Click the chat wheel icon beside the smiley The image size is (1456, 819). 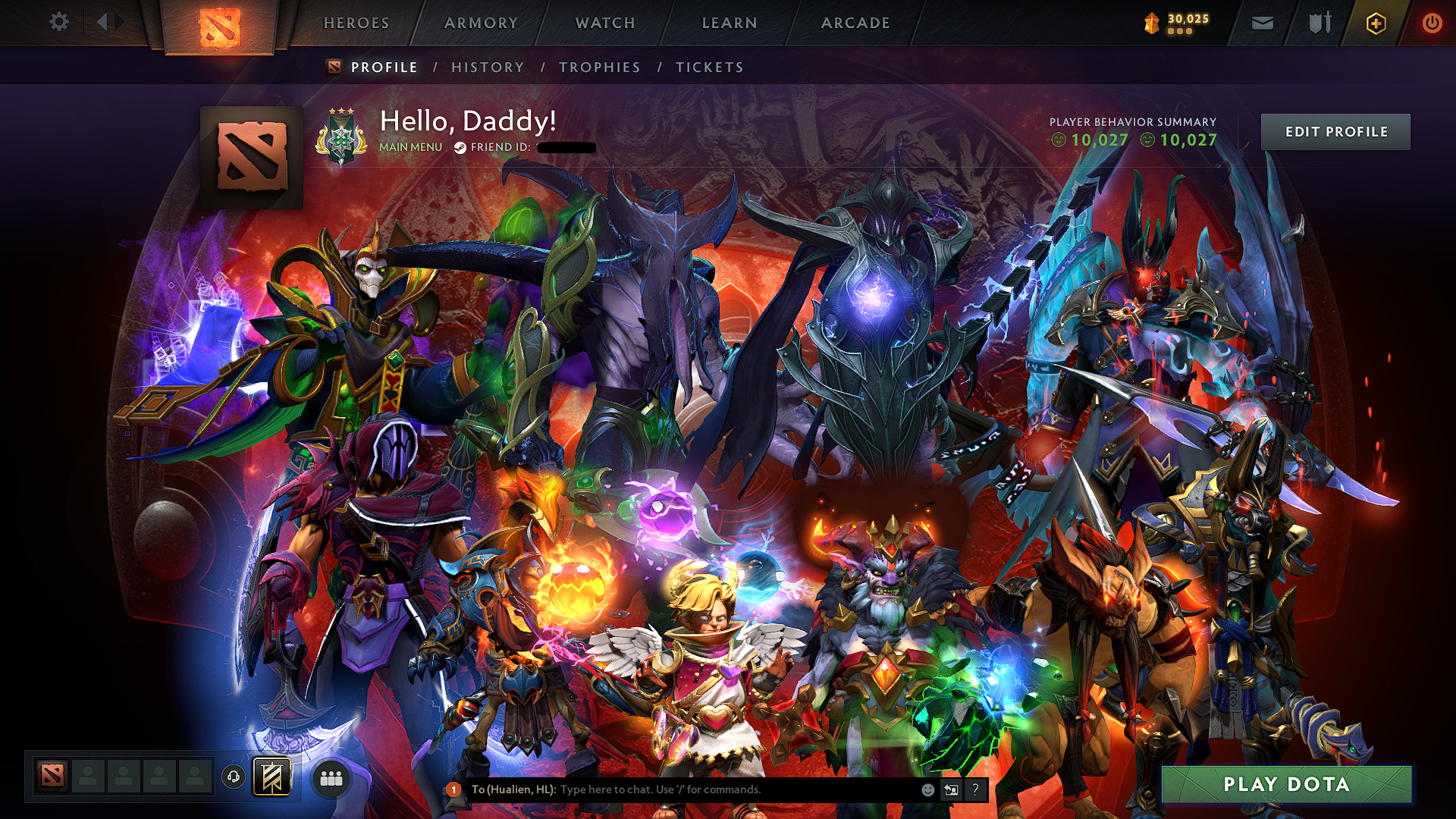(952, 789)
